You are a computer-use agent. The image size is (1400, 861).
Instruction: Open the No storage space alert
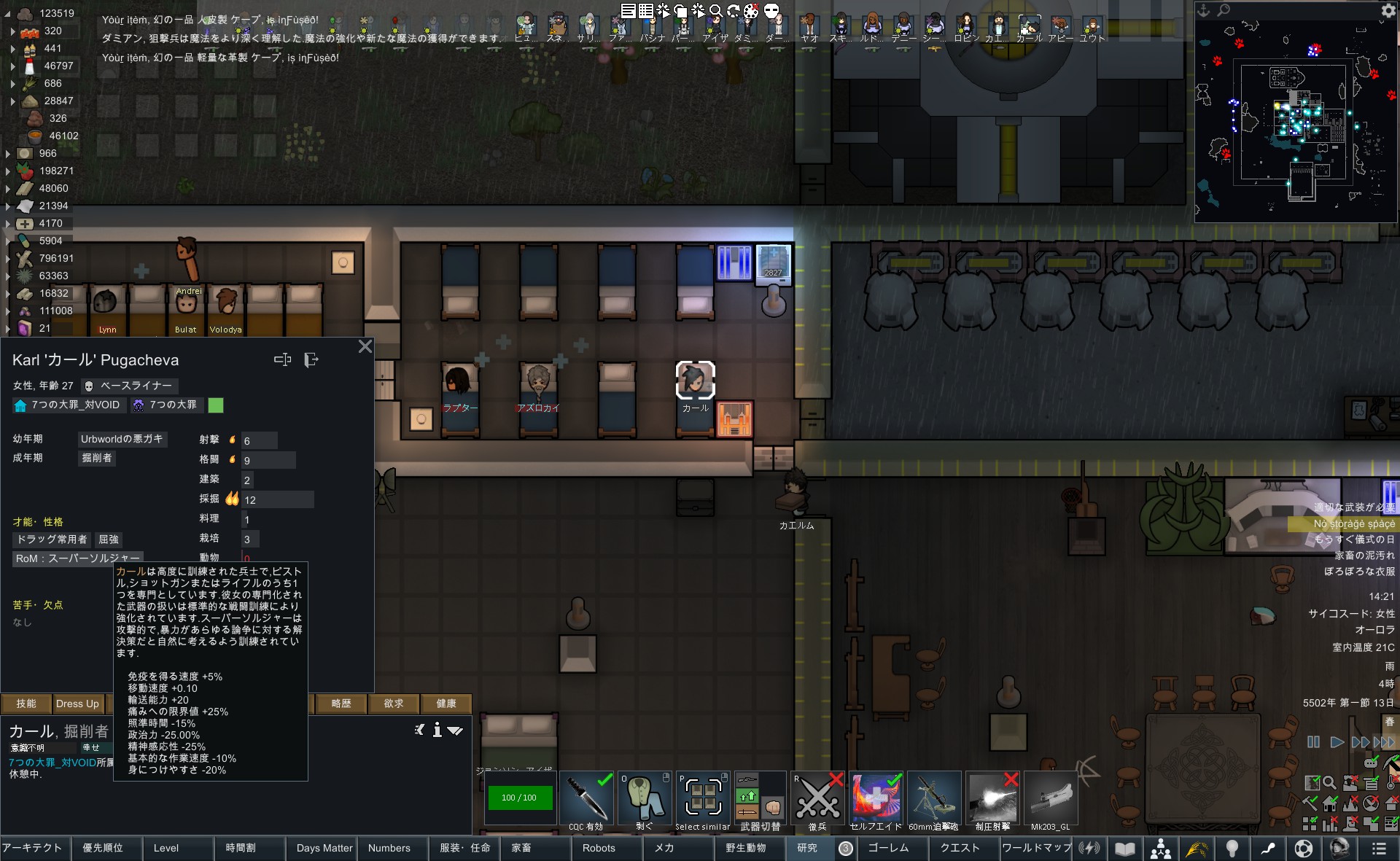[1353, 523]
